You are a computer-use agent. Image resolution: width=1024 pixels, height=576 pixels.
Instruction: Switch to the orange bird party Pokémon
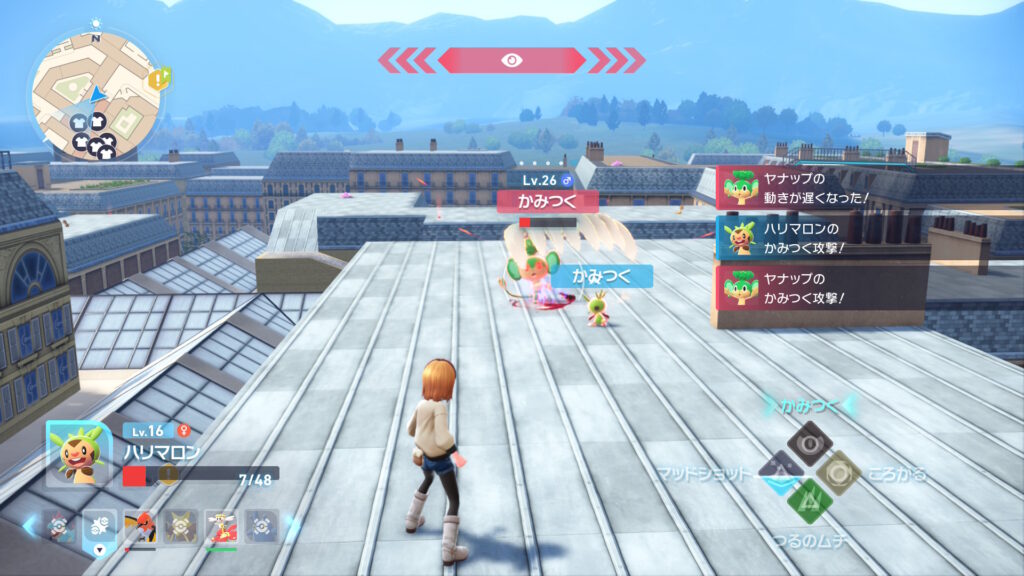139,526
